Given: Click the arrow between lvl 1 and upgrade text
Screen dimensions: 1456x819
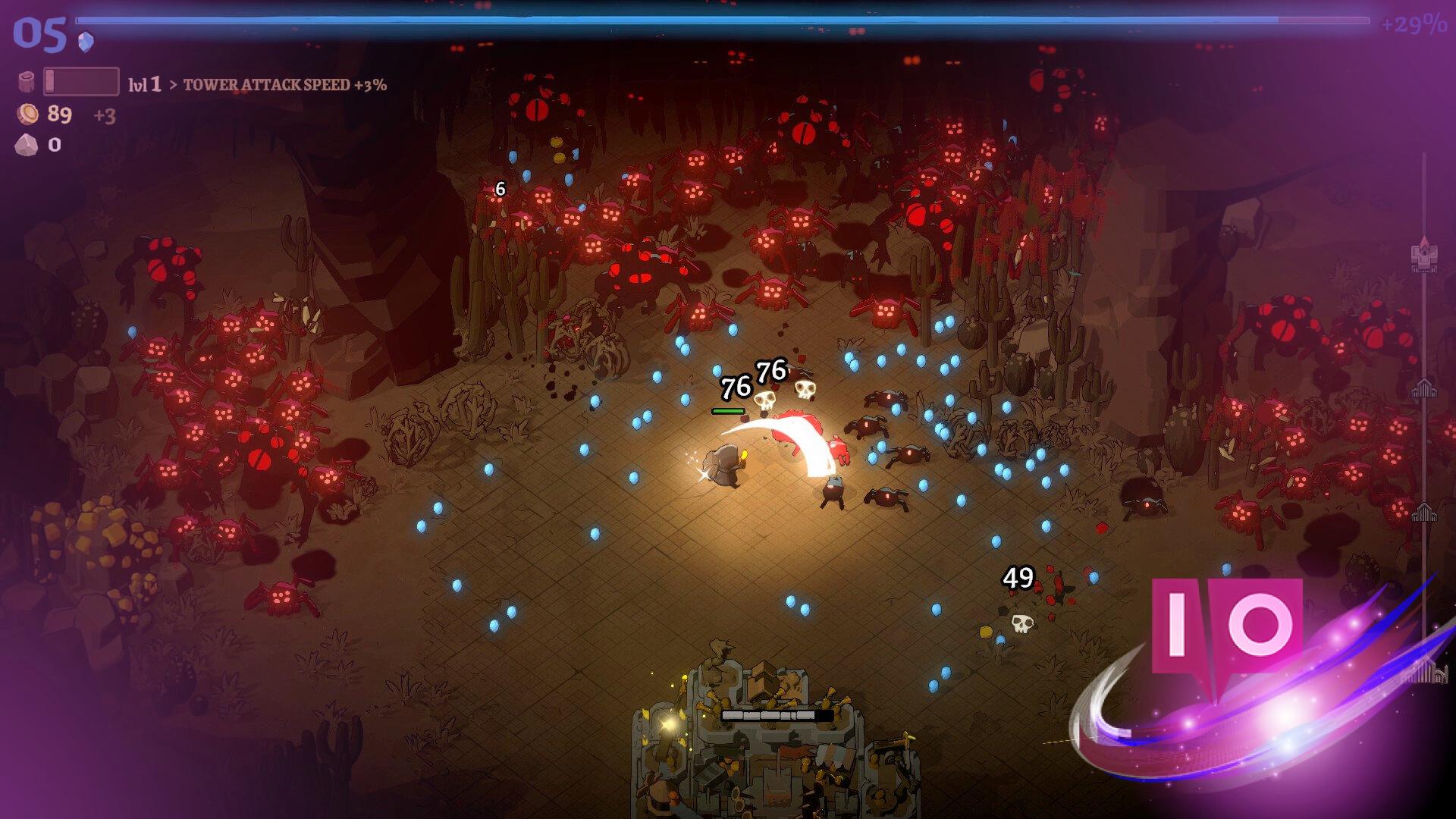Looking at the screenshot, I should [x=173, y=85].
